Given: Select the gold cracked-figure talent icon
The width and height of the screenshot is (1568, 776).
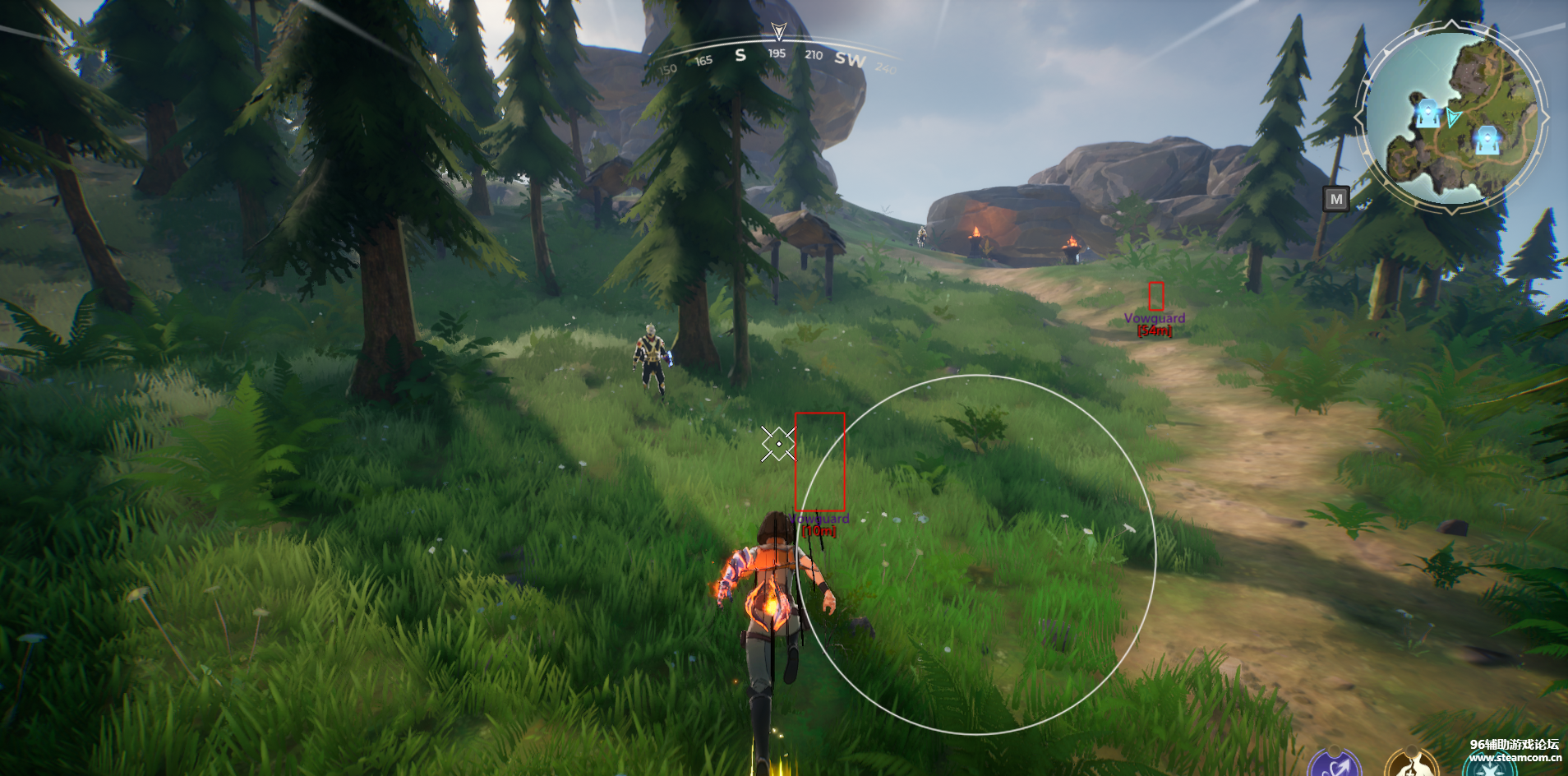Looking at the screenshot, I should tap(1410, 766).
